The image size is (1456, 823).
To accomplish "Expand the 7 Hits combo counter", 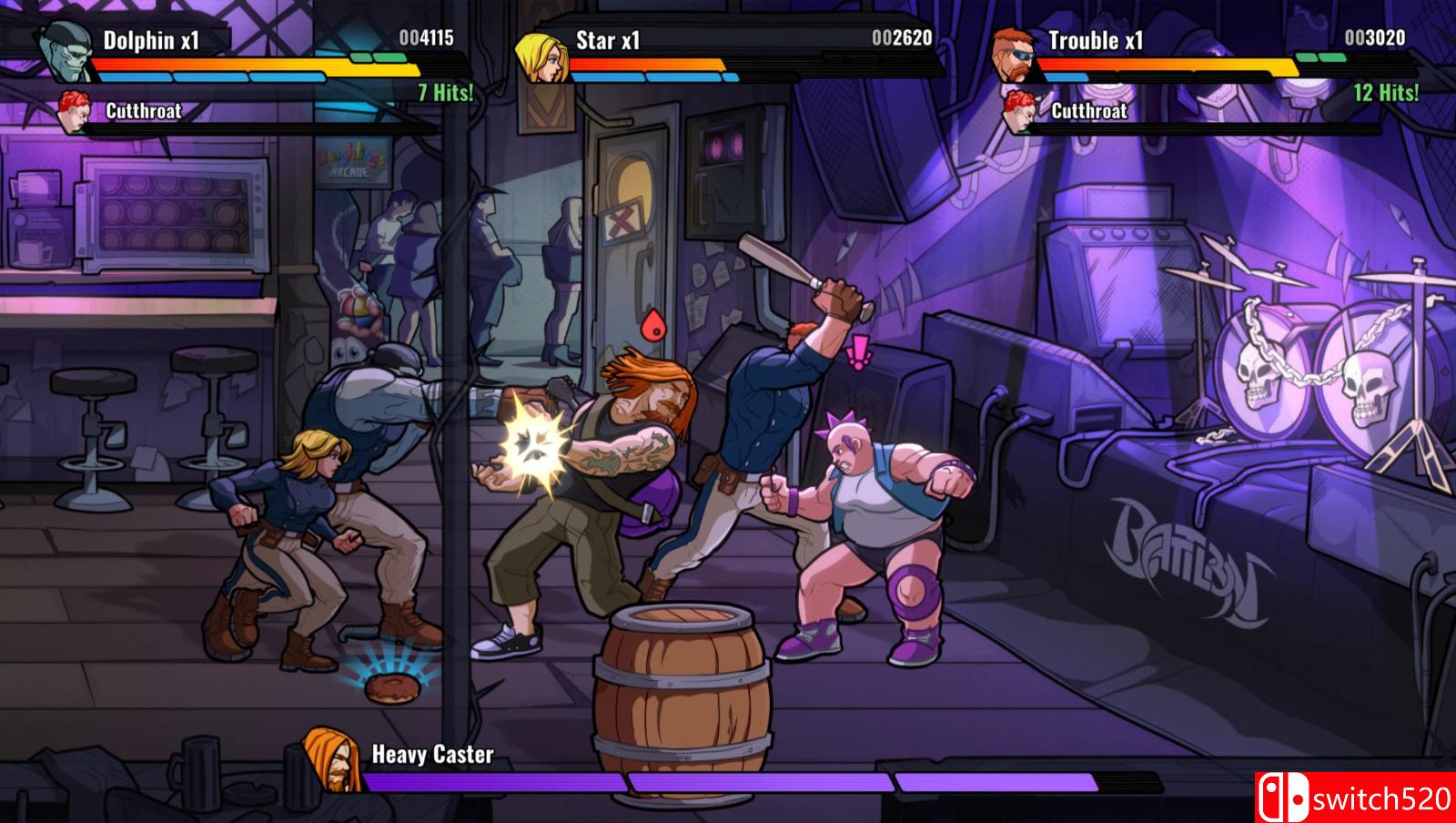I will (x=444, y=91).
